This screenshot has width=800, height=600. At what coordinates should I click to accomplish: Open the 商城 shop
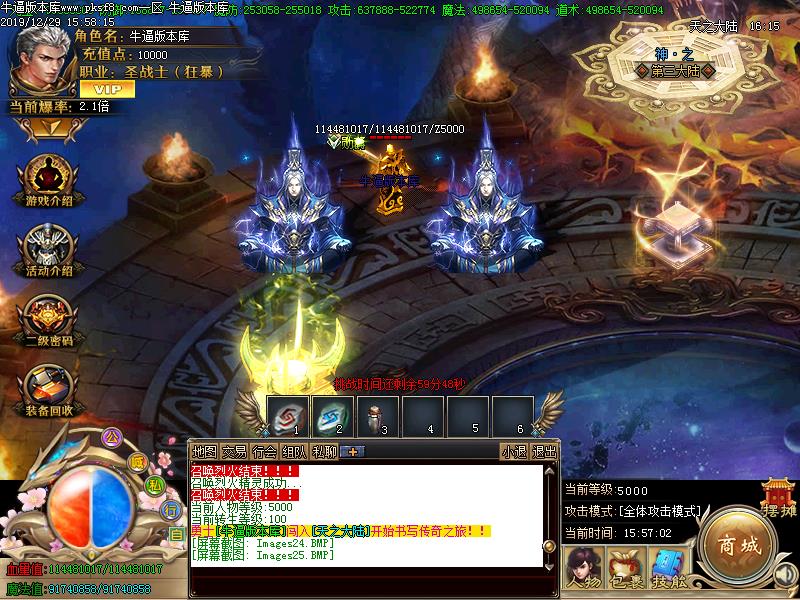(x=739, y=547)
